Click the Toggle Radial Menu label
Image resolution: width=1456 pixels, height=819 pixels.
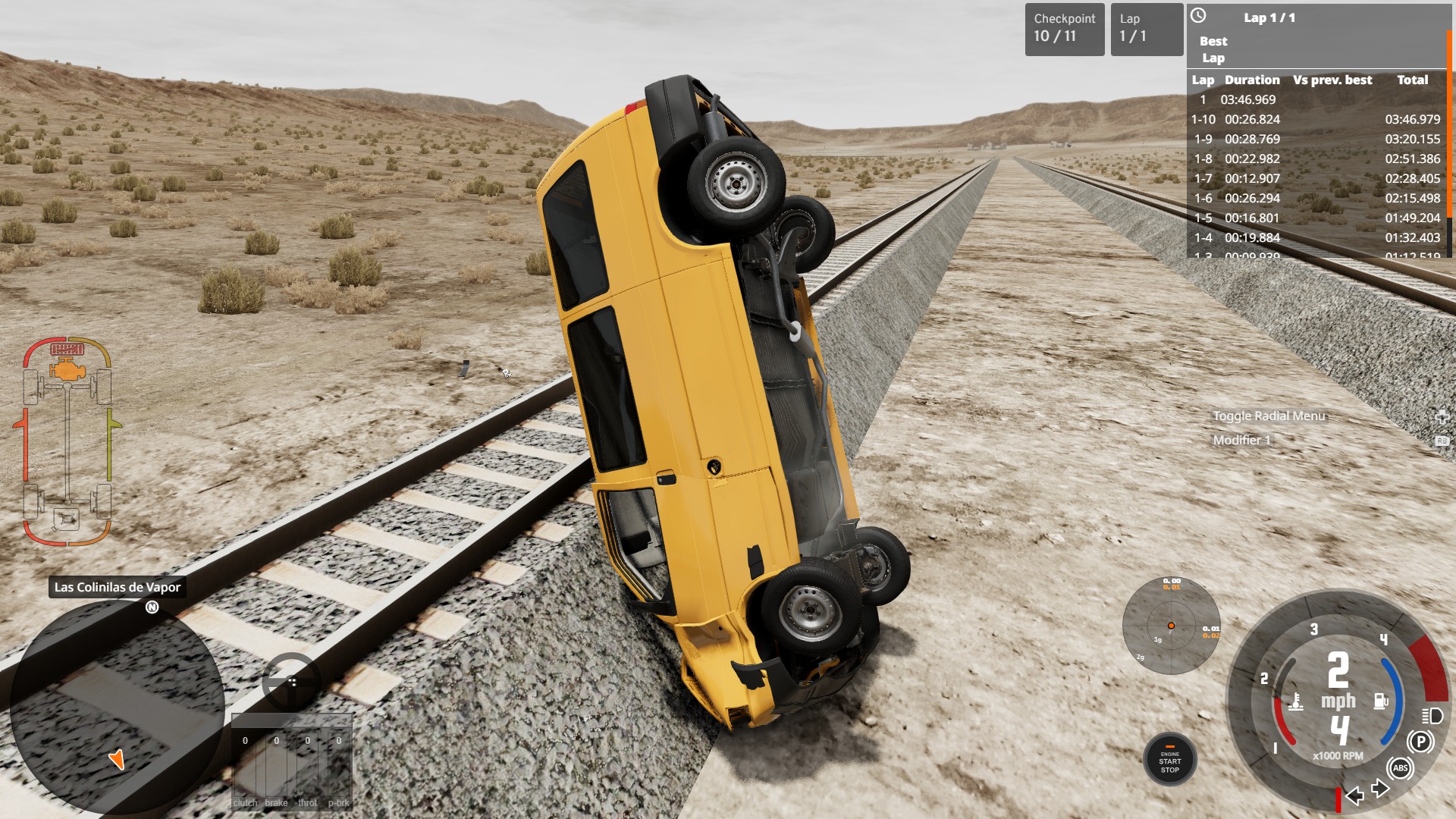(x=1269, y=416)
